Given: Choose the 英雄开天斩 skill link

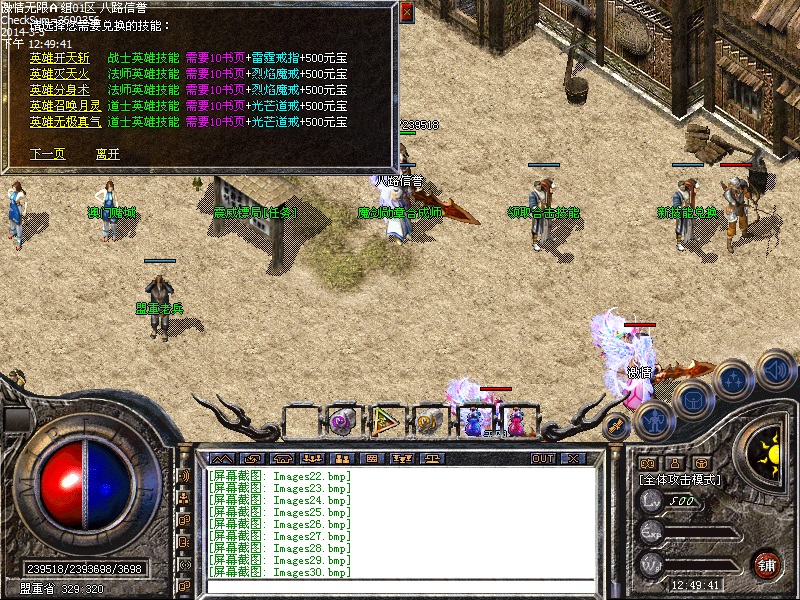Looking at the screenshot, I should 59,58.
